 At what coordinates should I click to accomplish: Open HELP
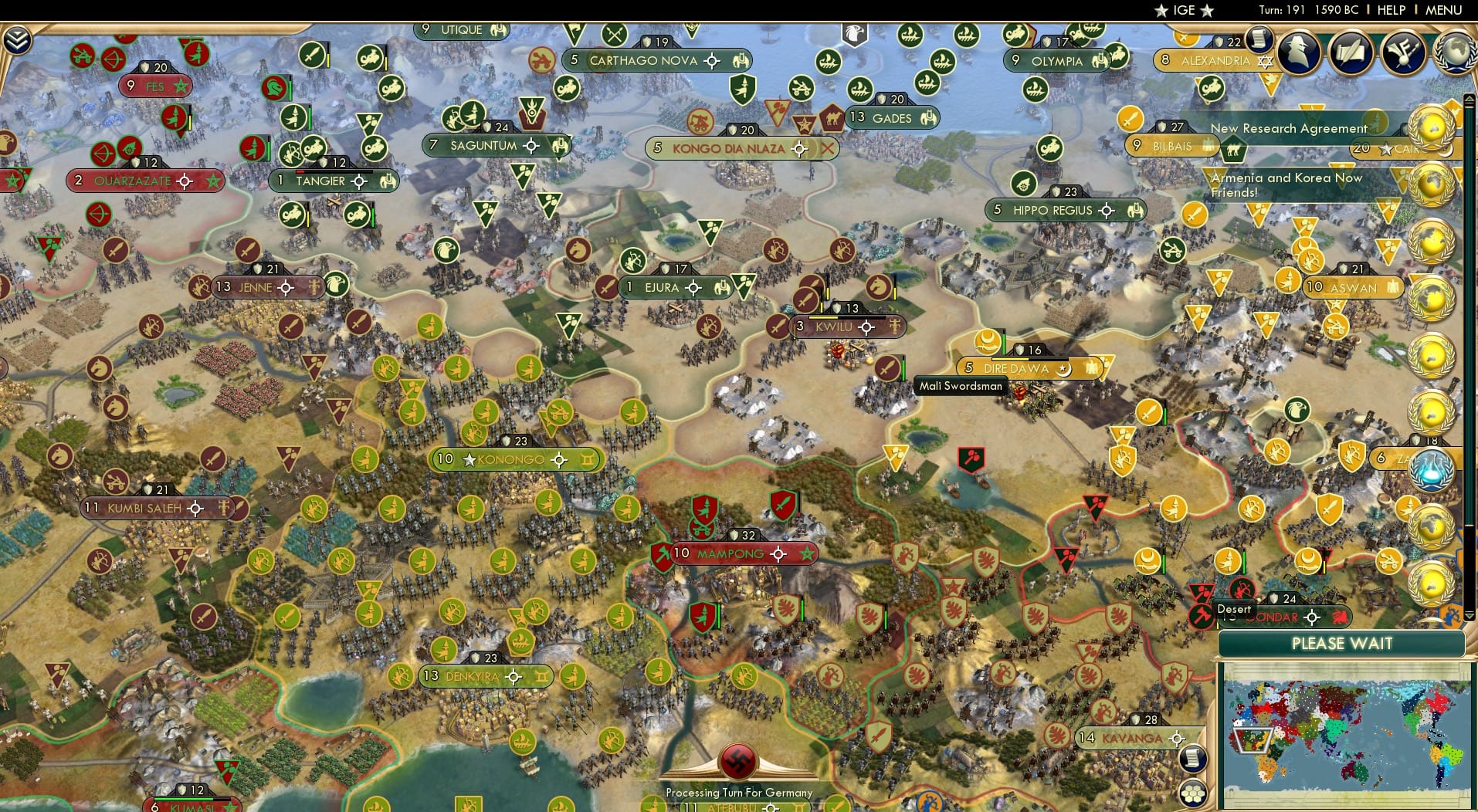[1391, 10]
